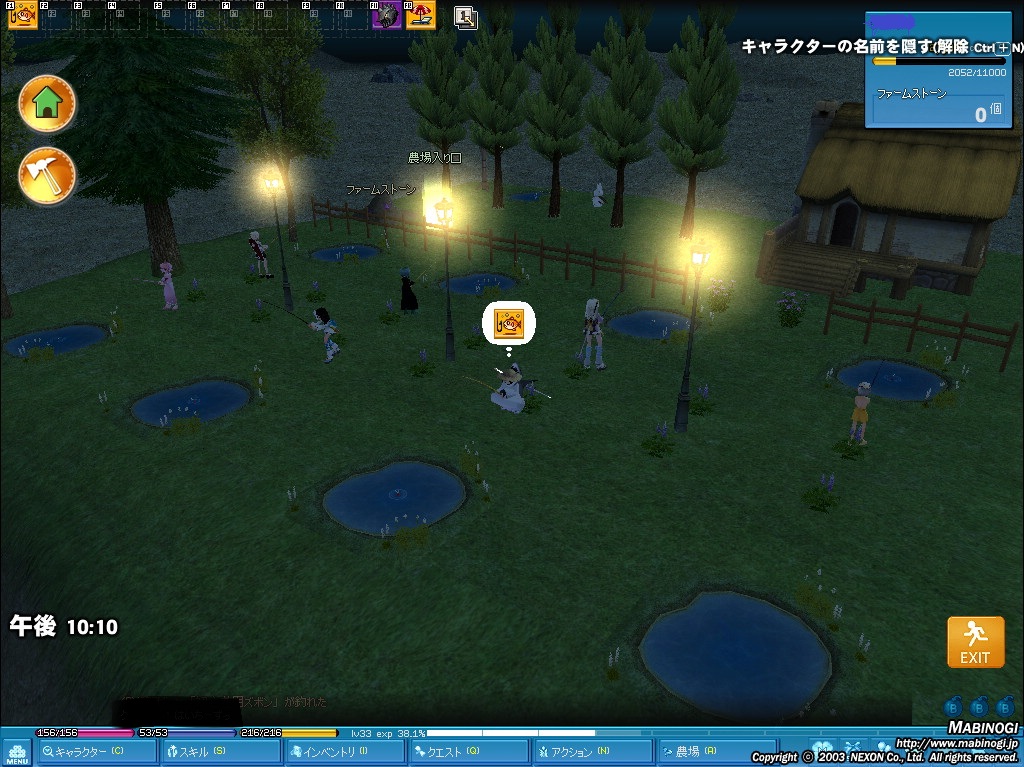Open the クエスト quest log
This screenshot has height=767, width=1024.
click(x=466, y=751)
